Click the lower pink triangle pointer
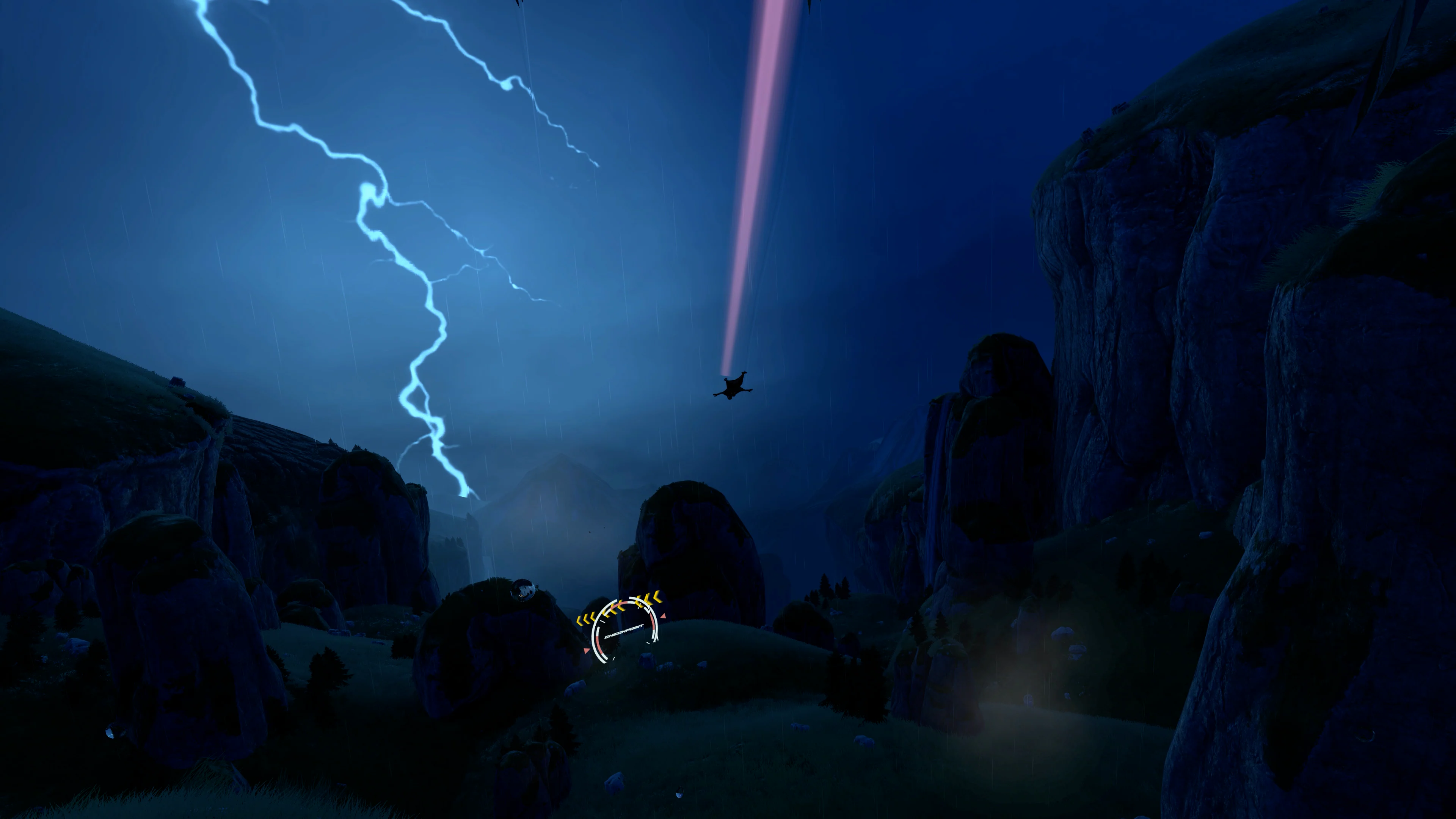Image resolution: width=1456 pixels, height=819 pixels. click(x=587, y=651)
